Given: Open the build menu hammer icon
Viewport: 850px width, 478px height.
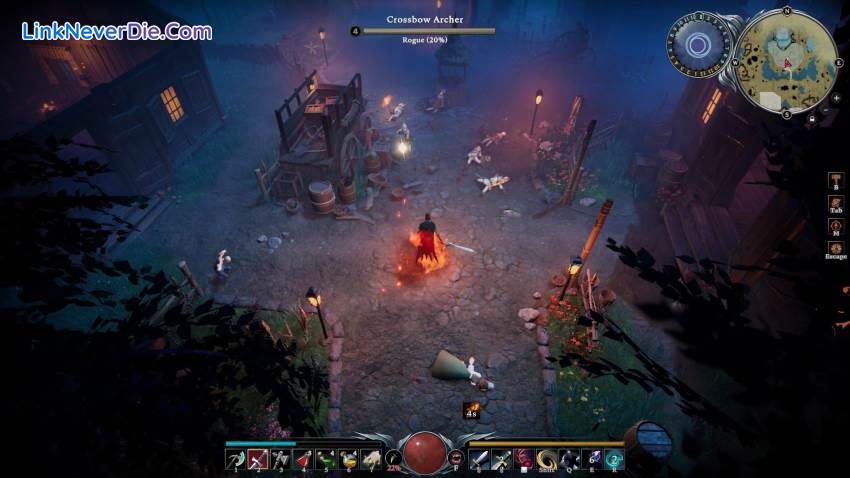Looking at the screenshot, I should (x=835, y=181).
